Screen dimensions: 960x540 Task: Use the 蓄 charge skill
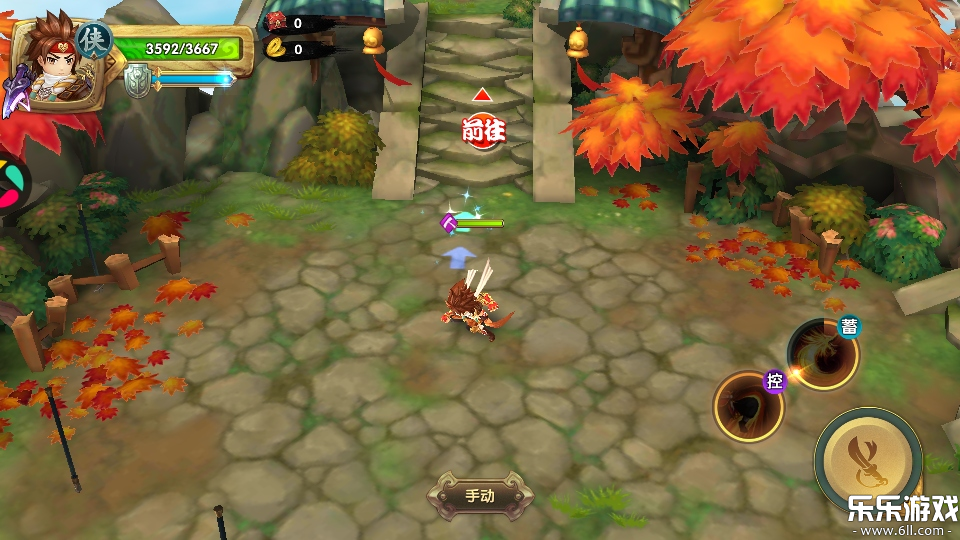click(822, 354)
